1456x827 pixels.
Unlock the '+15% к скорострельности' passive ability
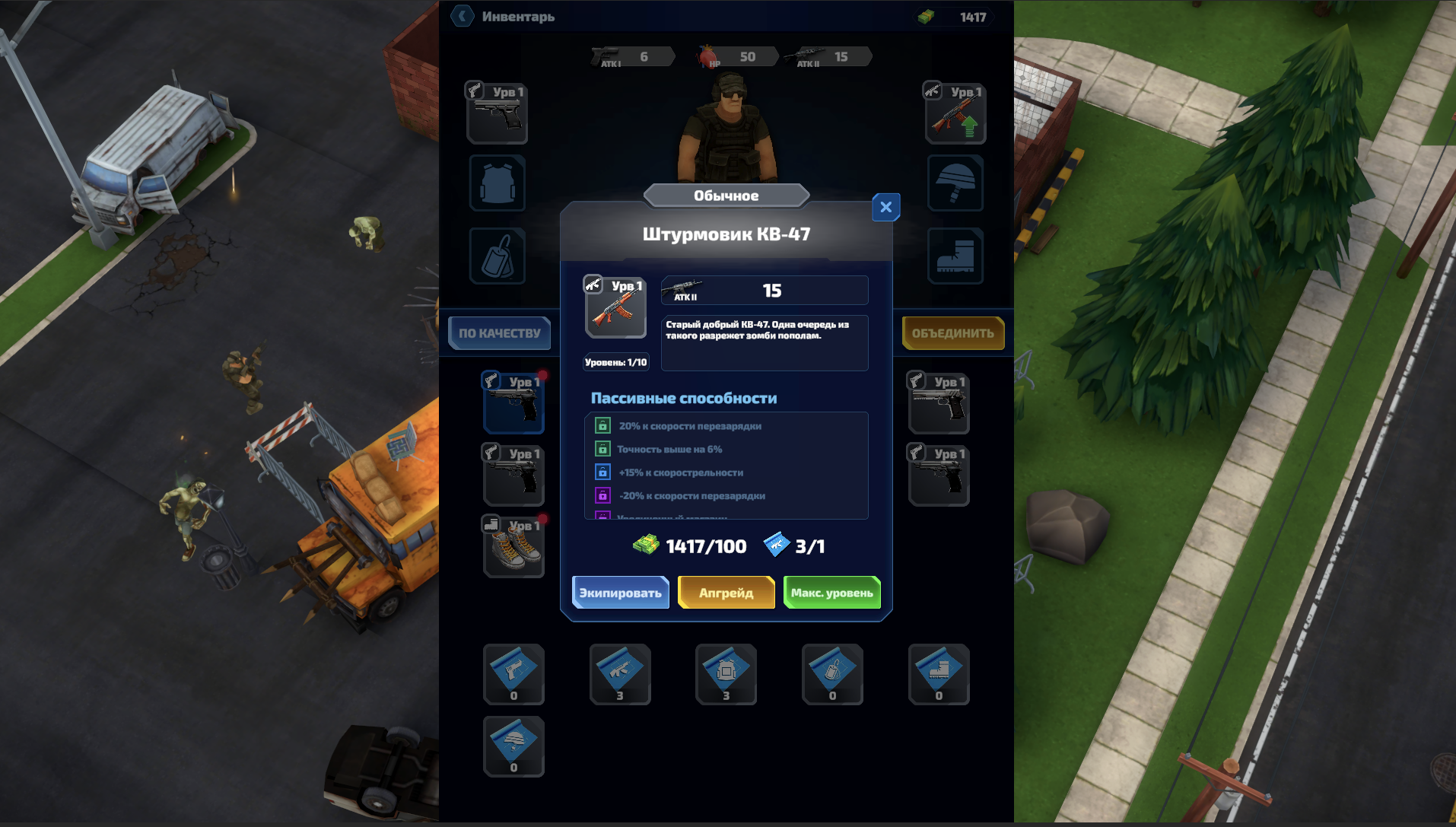[x=603, y=472]
